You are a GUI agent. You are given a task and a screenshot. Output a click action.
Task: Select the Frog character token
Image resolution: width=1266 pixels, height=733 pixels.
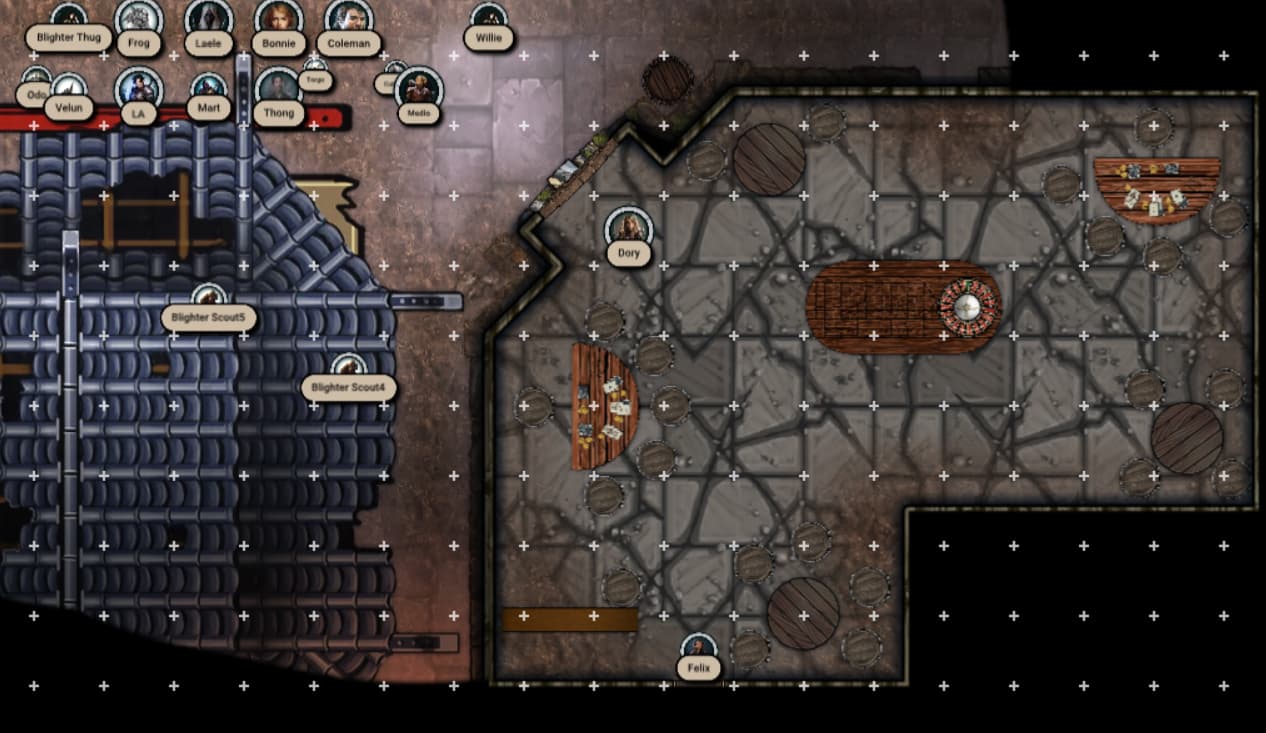click(x=139, y=20)
